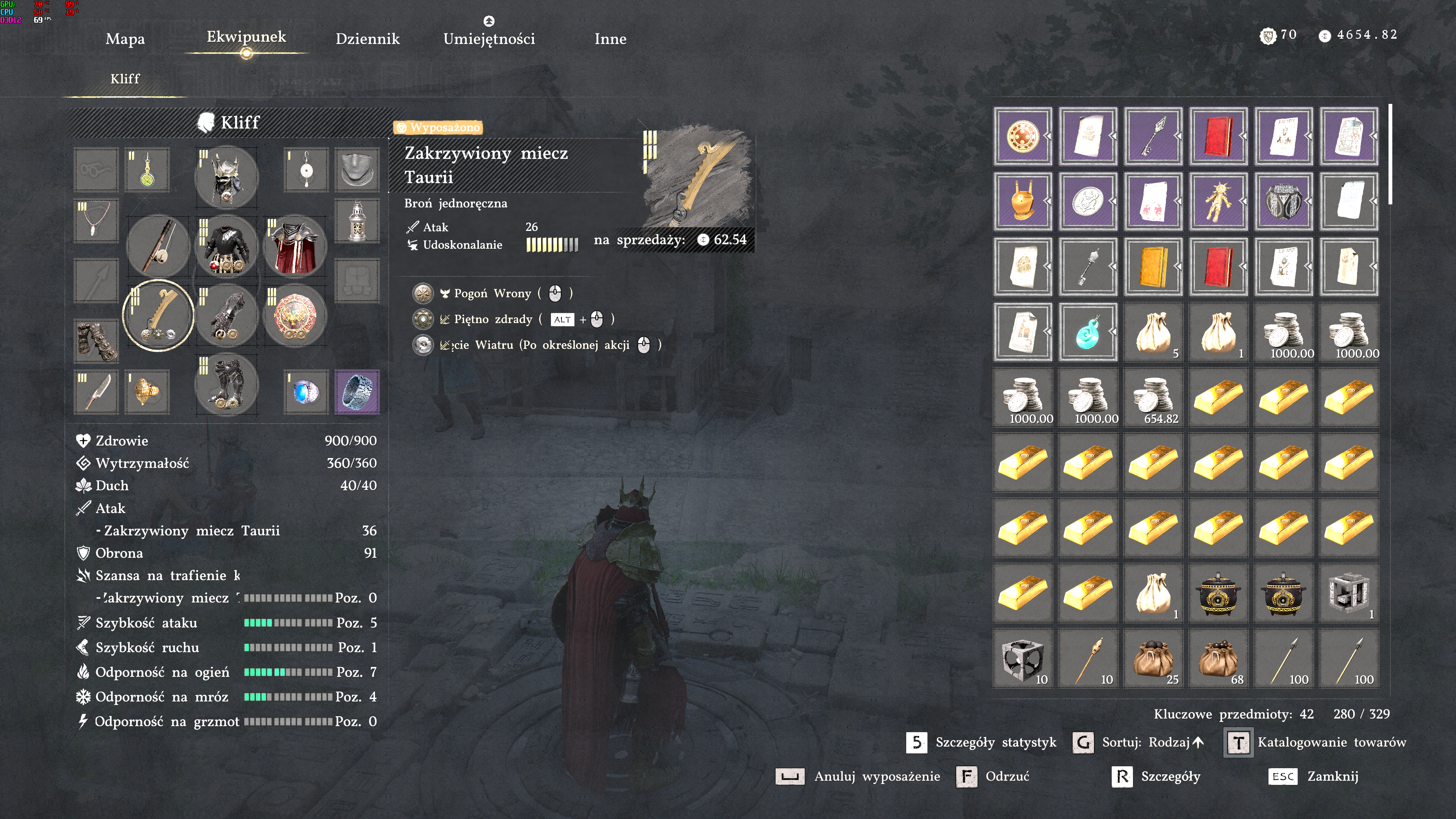This screenshot has height=819, width=1456.
Task: Switch to the Mapa tab
Action: click(x=125, y=39)
